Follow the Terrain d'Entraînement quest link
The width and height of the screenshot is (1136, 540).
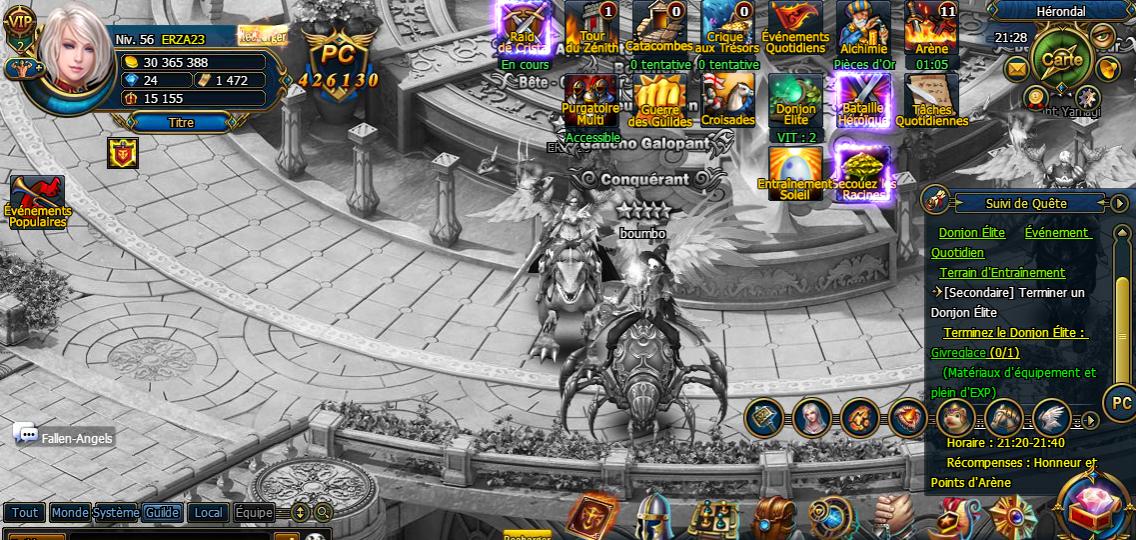pyautogui.click(x=1002, y=272)
